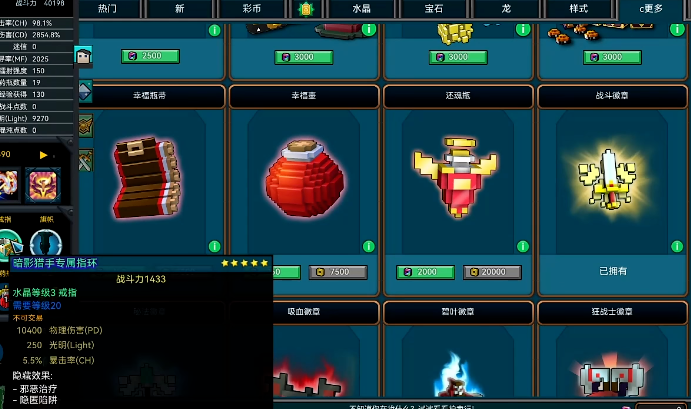This screenshot has width=691, height=409.
Task: Choose the 龙 tab
Action: [x=506, y=8]
